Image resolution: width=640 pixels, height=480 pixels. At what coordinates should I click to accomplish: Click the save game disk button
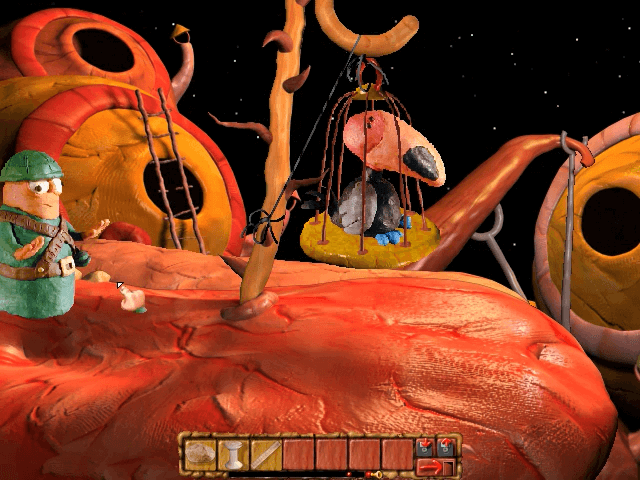pos(425,446)
